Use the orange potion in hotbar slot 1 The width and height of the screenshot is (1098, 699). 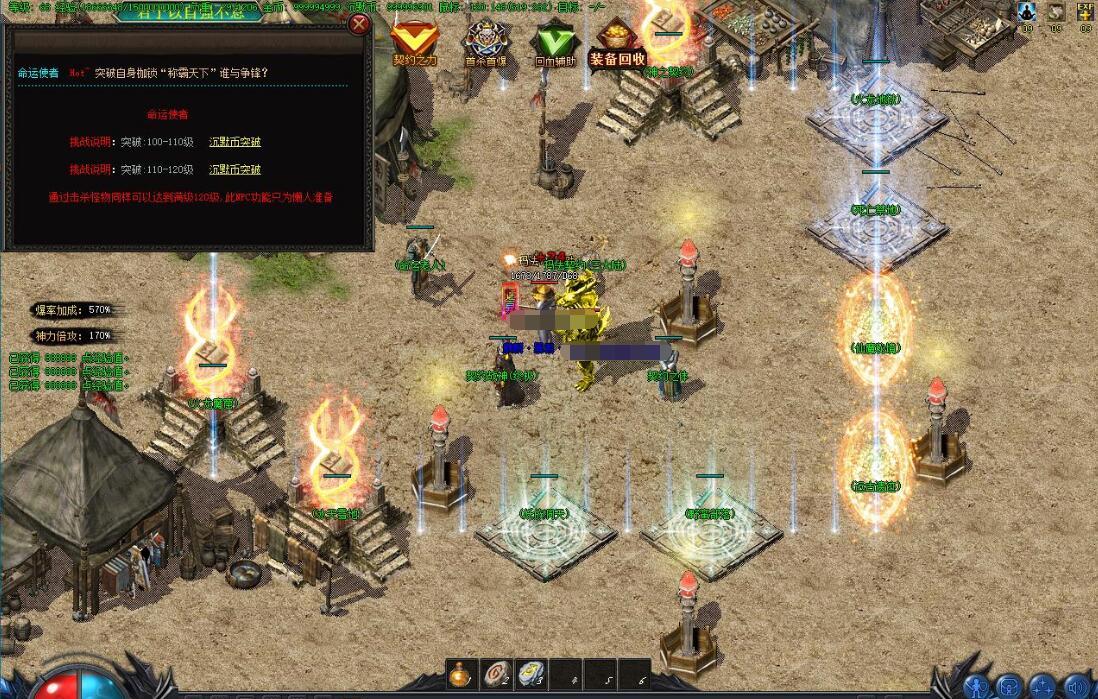point(461,674)
